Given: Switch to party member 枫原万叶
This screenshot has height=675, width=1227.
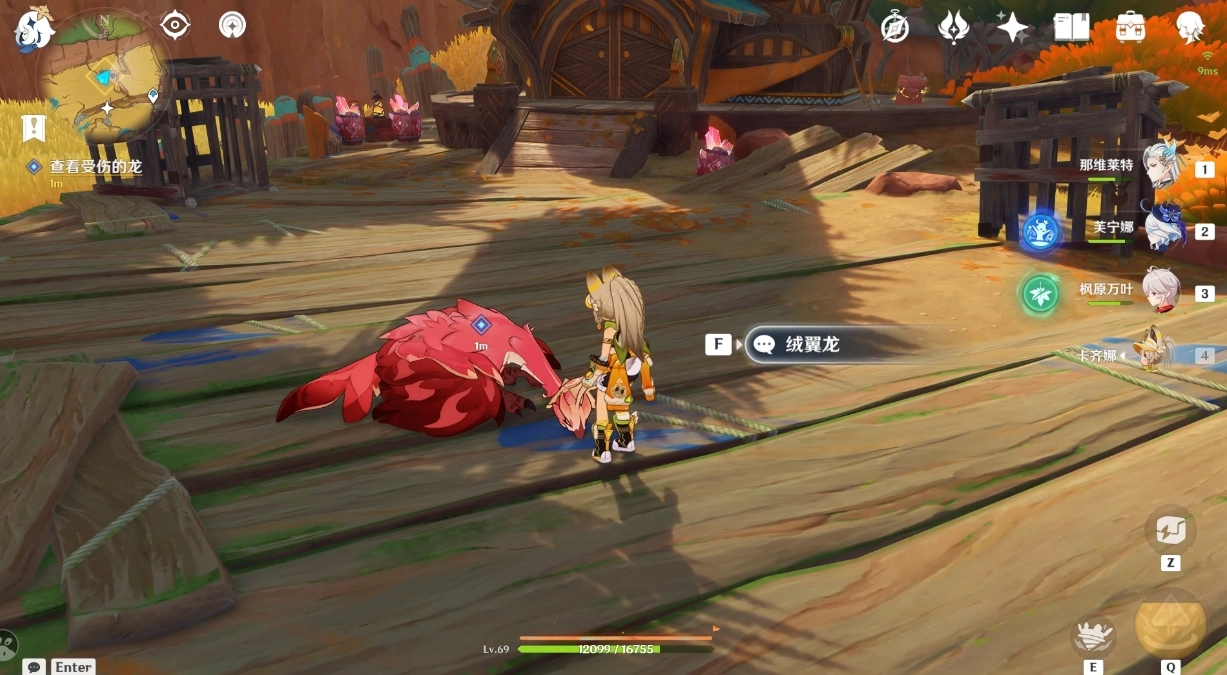Looking at the screenshot, I should tap(1163, 290).
